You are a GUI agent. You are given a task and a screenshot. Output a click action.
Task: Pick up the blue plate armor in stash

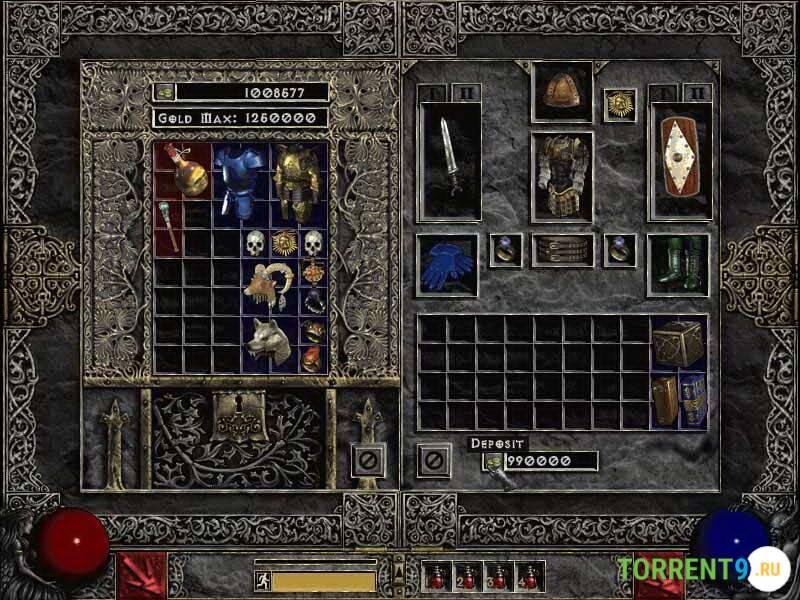235,180
